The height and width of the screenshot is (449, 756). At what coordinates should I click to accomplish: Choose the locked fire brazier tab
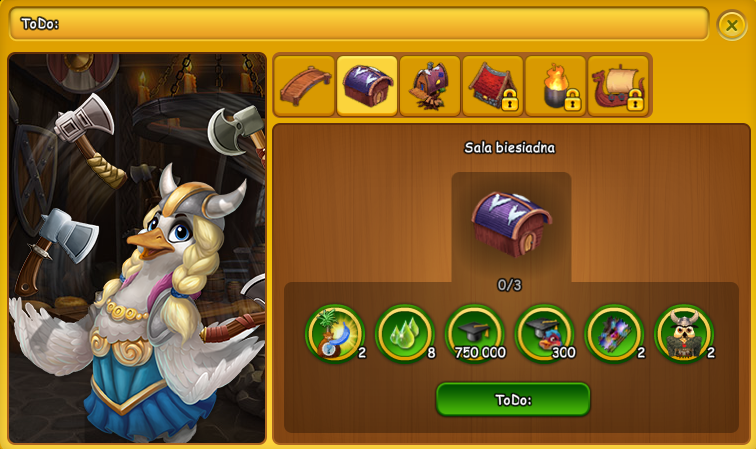tap(556, 86)
